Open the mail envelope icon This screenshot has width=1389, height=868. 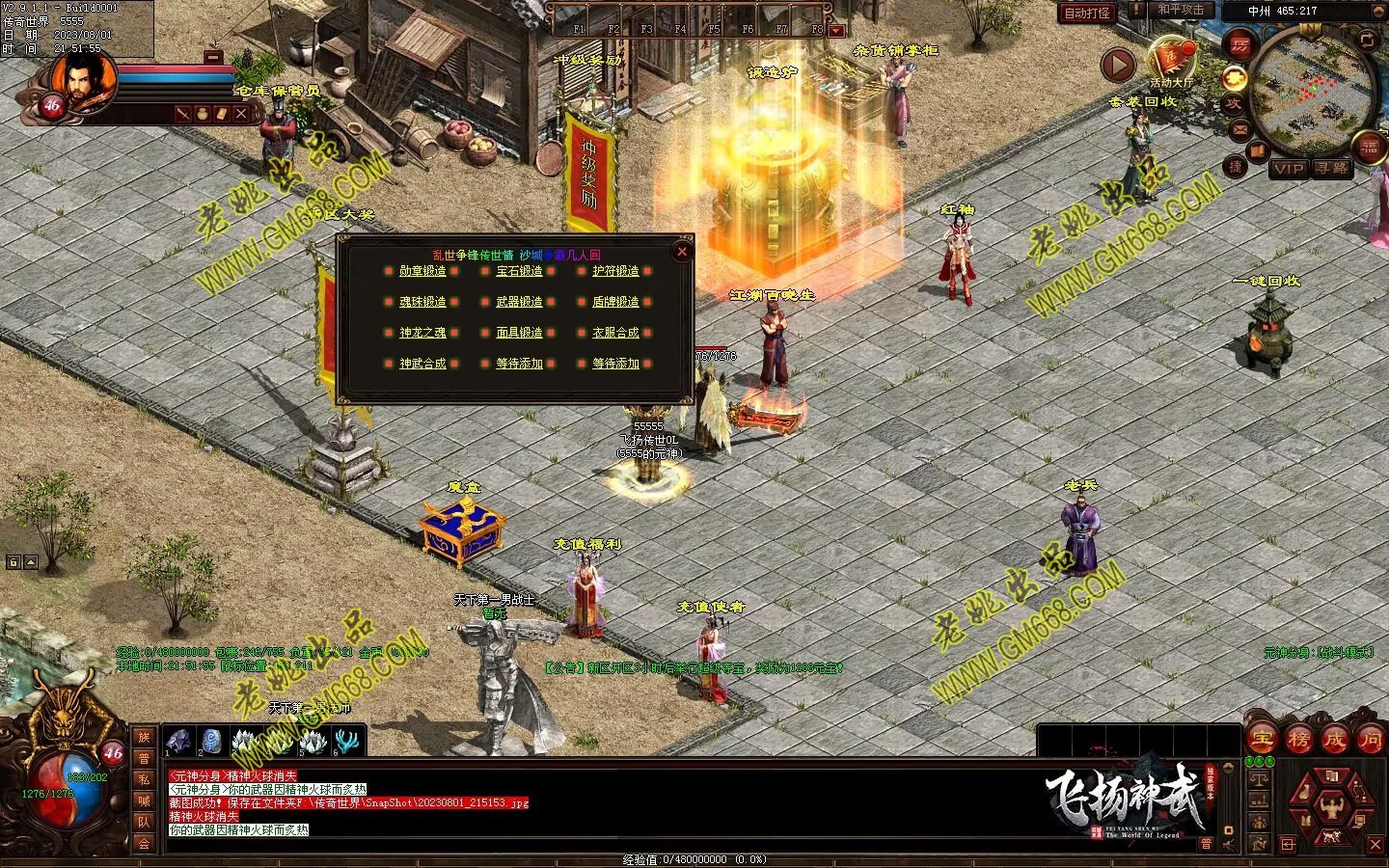point(1239,130)
